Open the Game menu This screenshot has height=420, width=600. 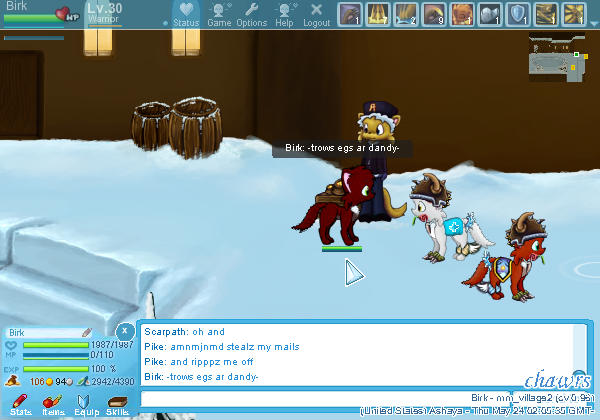(x=219, y=14)
